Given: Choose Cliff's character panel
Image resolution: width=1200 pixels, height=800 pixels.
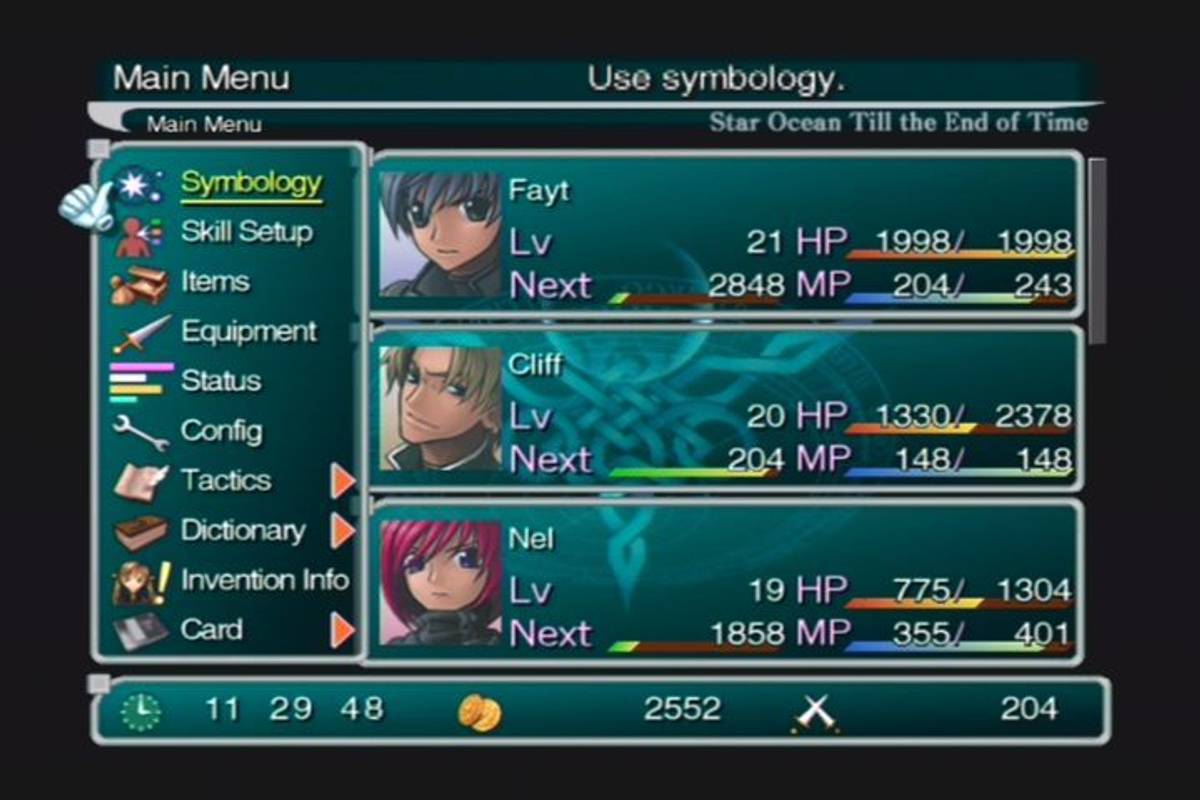Looking at the screenshot, I should point(727,408).
